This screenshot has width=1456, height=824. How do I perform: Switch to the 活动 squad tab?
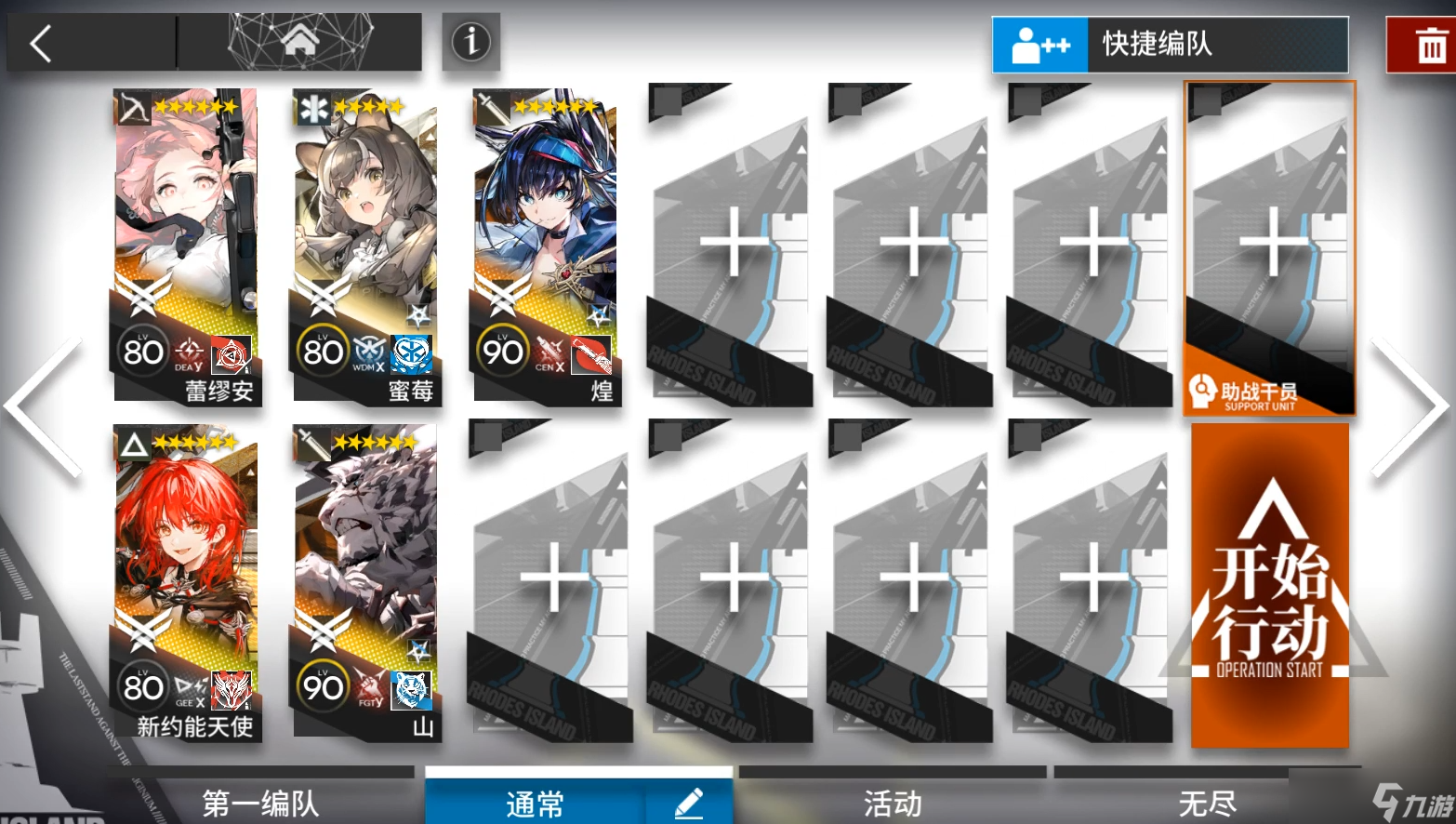tap(891, 801)
